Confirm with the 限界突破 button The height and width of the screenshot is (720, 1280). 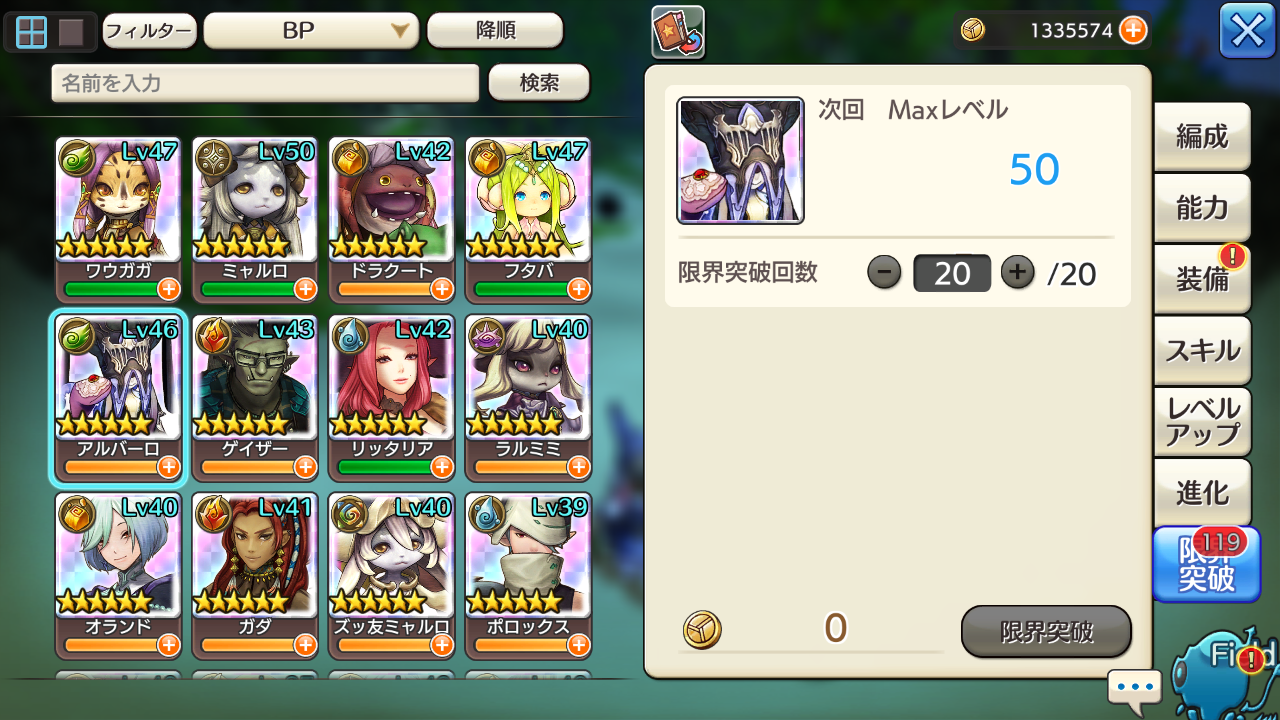pos(1046,631)
